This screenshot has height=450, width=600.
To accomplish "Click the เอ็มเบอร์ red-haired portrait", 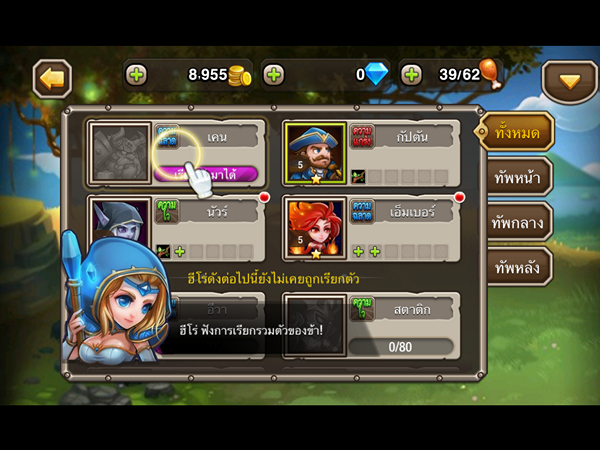I will 315,226.
